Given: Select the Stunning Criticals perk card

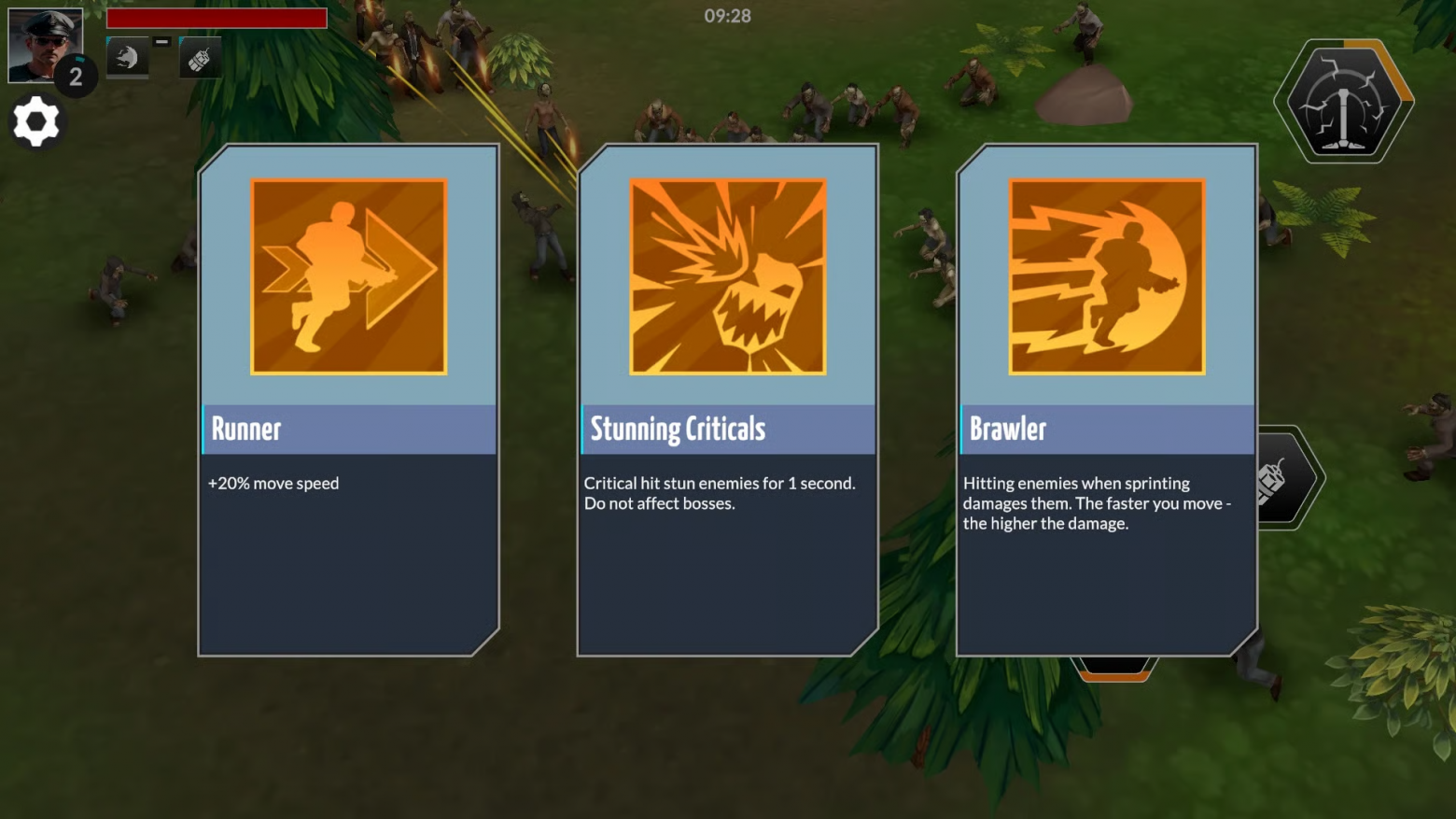Looking at the screenshot, I should [x=727, y=400].
